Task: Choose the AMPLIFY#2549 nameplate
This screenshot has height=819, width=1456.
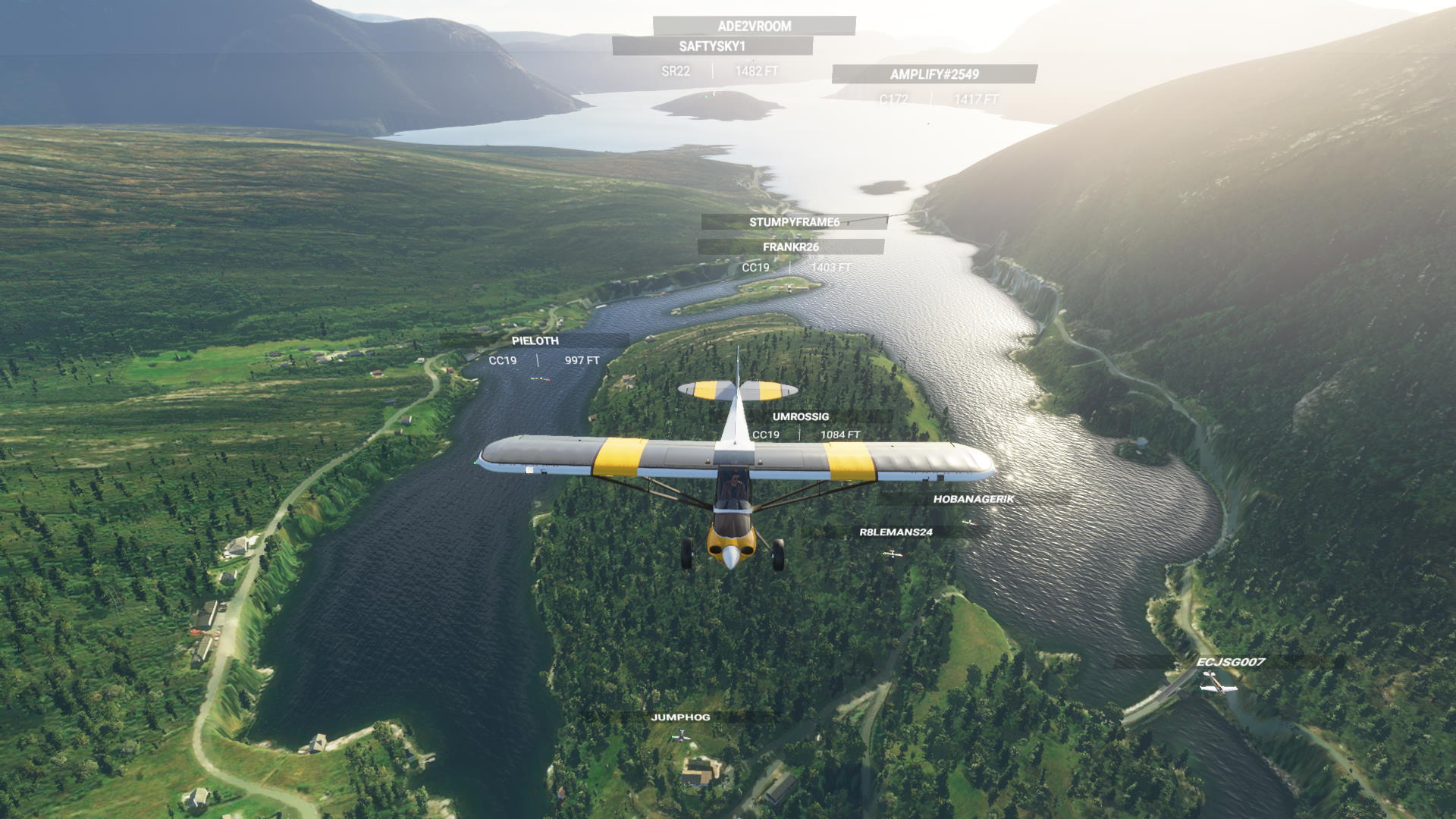Action: (x=934, y=74)
